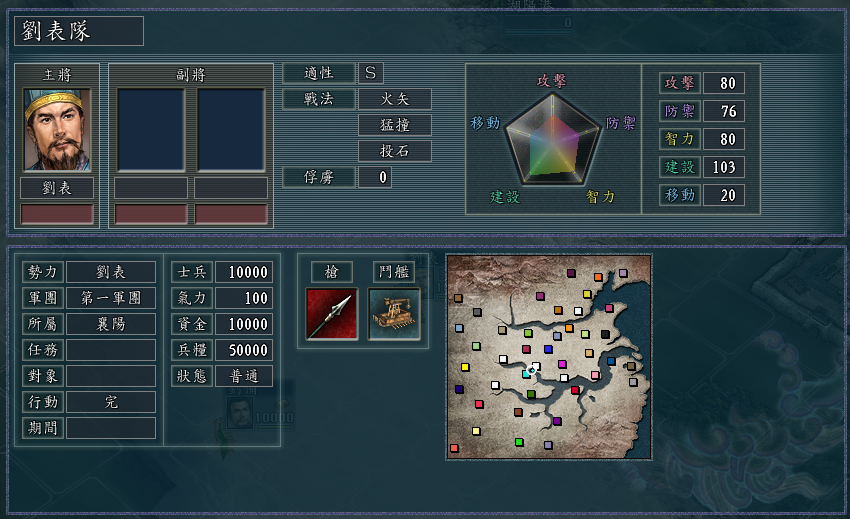
Task: Click the spear weapon icon
Action: point(332,314)
